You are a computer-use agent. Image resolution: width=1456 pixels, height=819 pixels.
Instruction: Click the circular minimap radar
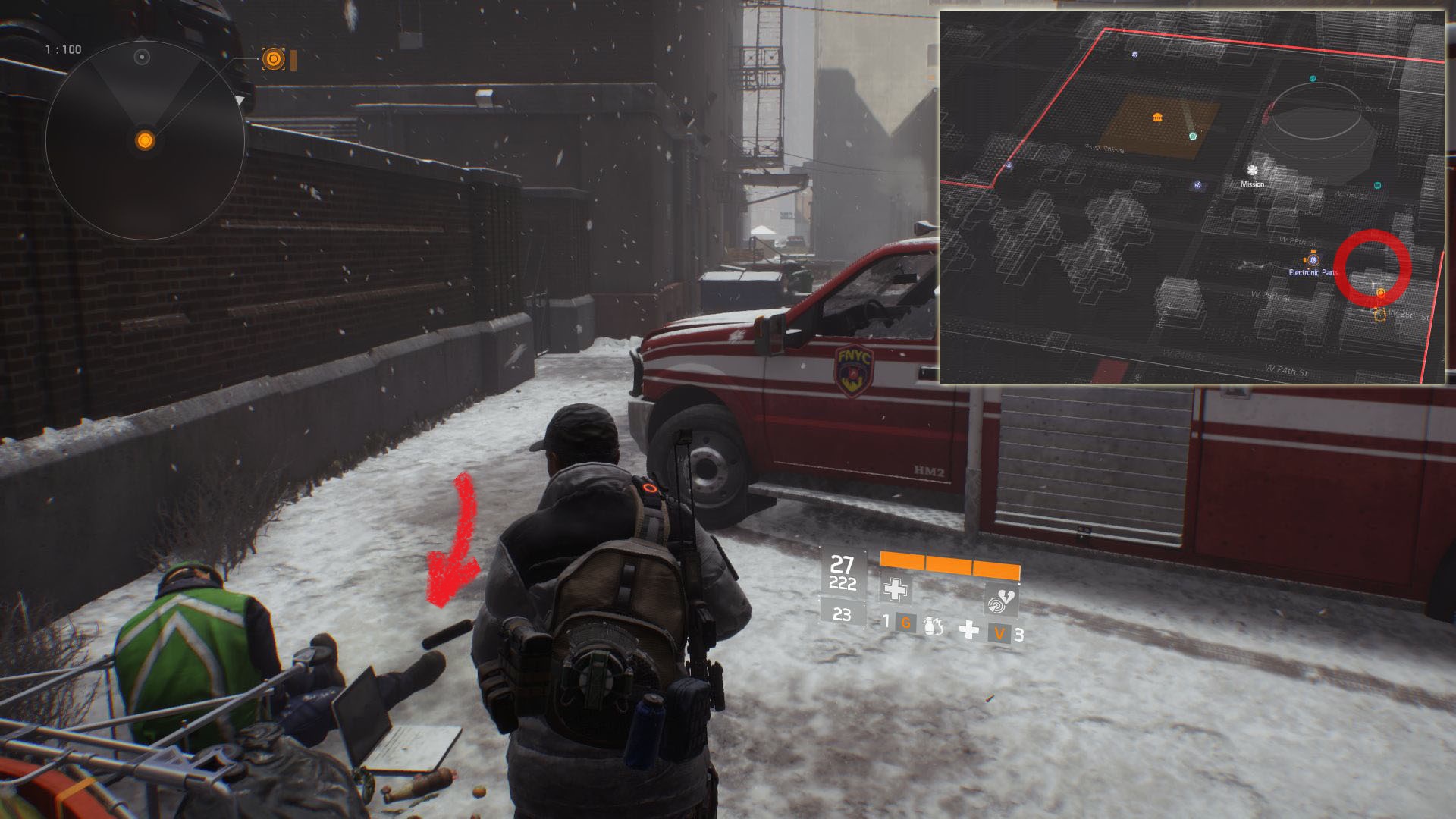145,141
